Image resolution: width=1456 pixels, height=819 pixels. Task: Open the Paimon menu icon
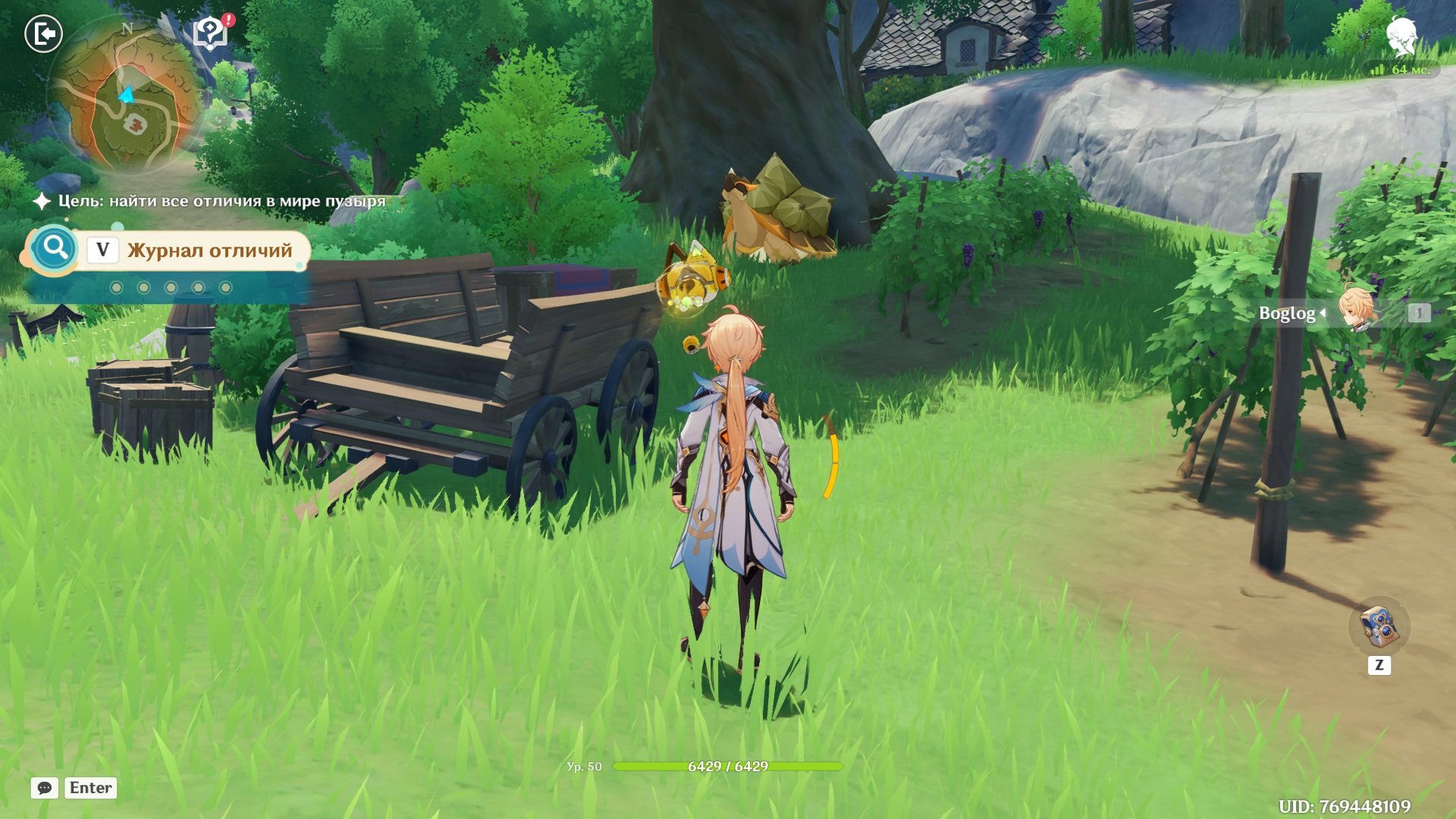(x=1401, y=36)
